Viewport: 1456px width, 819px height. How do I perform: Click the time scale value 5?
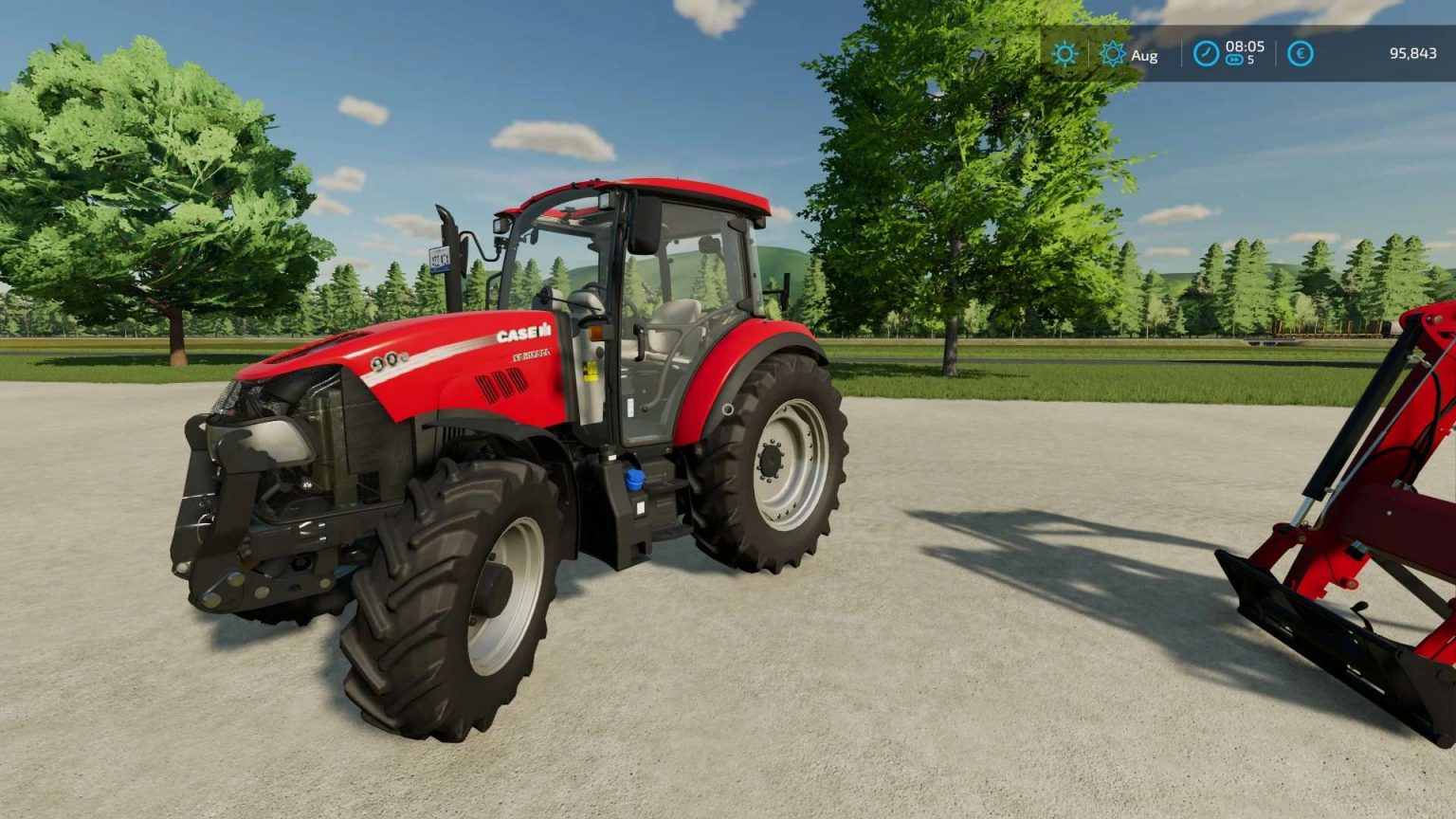[1251, 62]
